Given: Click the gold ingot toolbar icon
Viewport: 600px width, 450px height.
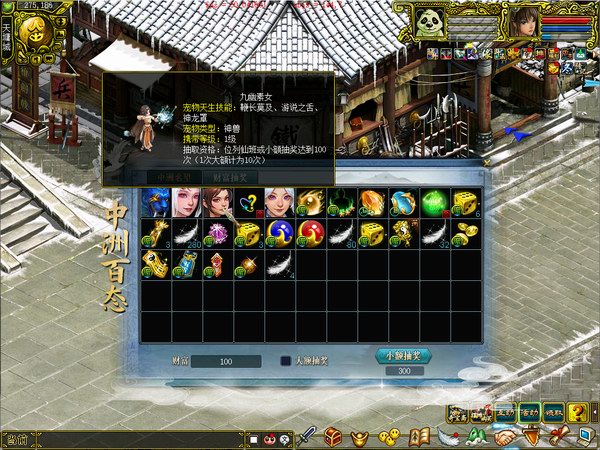Looking at the screenshot, I should pyautogui.click(x=359, y=436).
